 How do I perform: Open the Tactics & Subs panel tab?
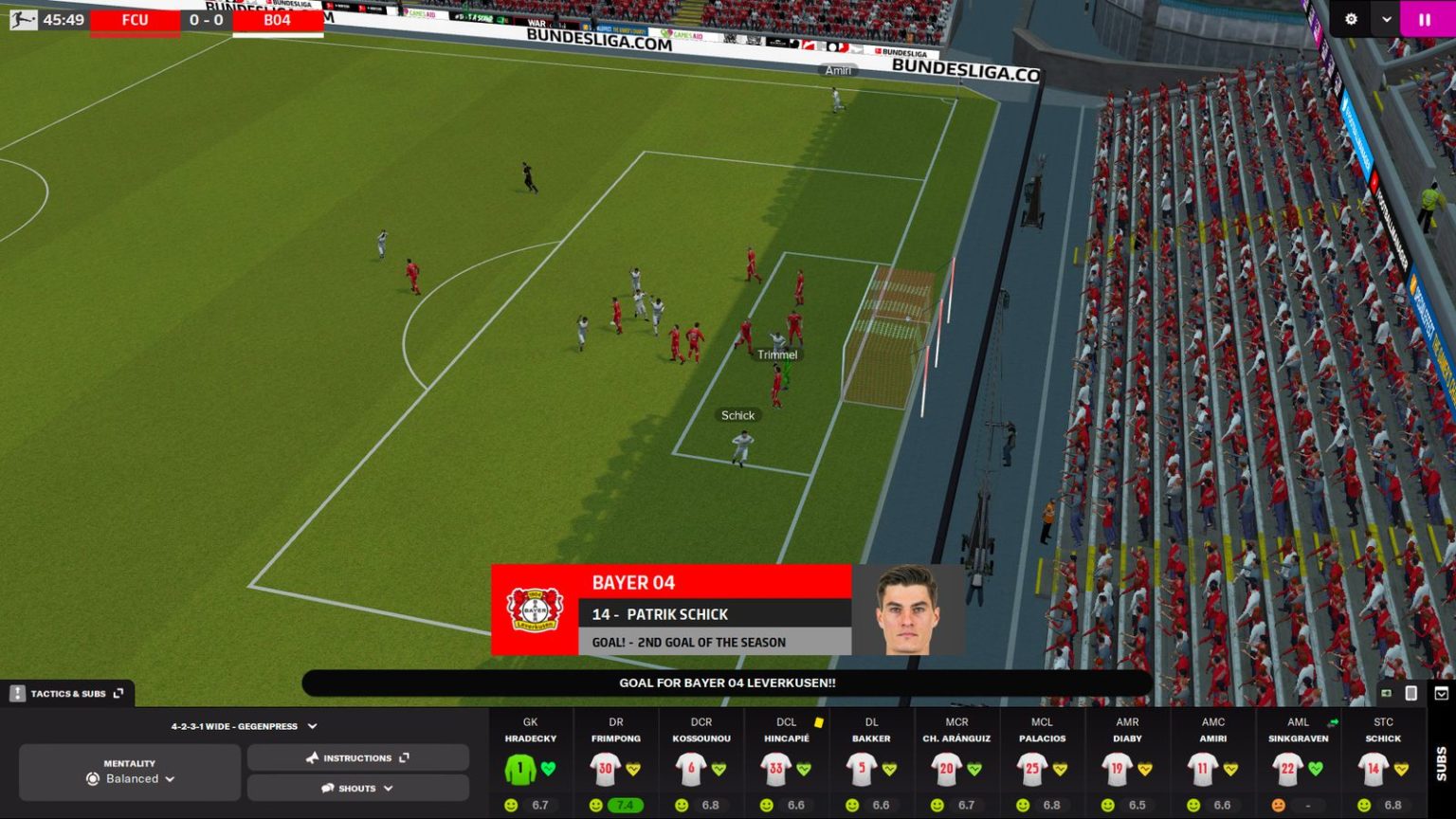[66, 693]
